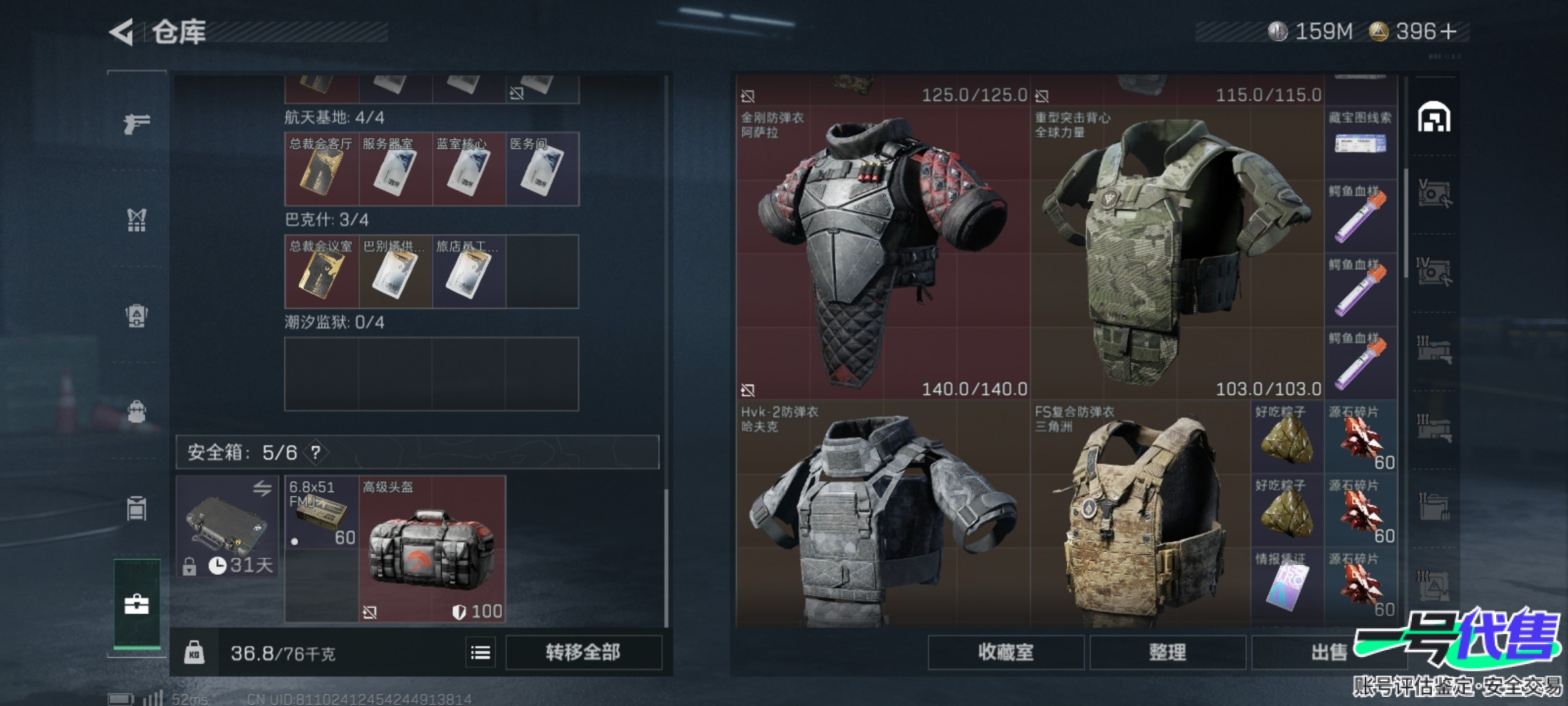The height and width of the screenshot is (706, 1568).
Task: Show the safe box help question mark
Action: pyautogui.click(x=316, y=452)
